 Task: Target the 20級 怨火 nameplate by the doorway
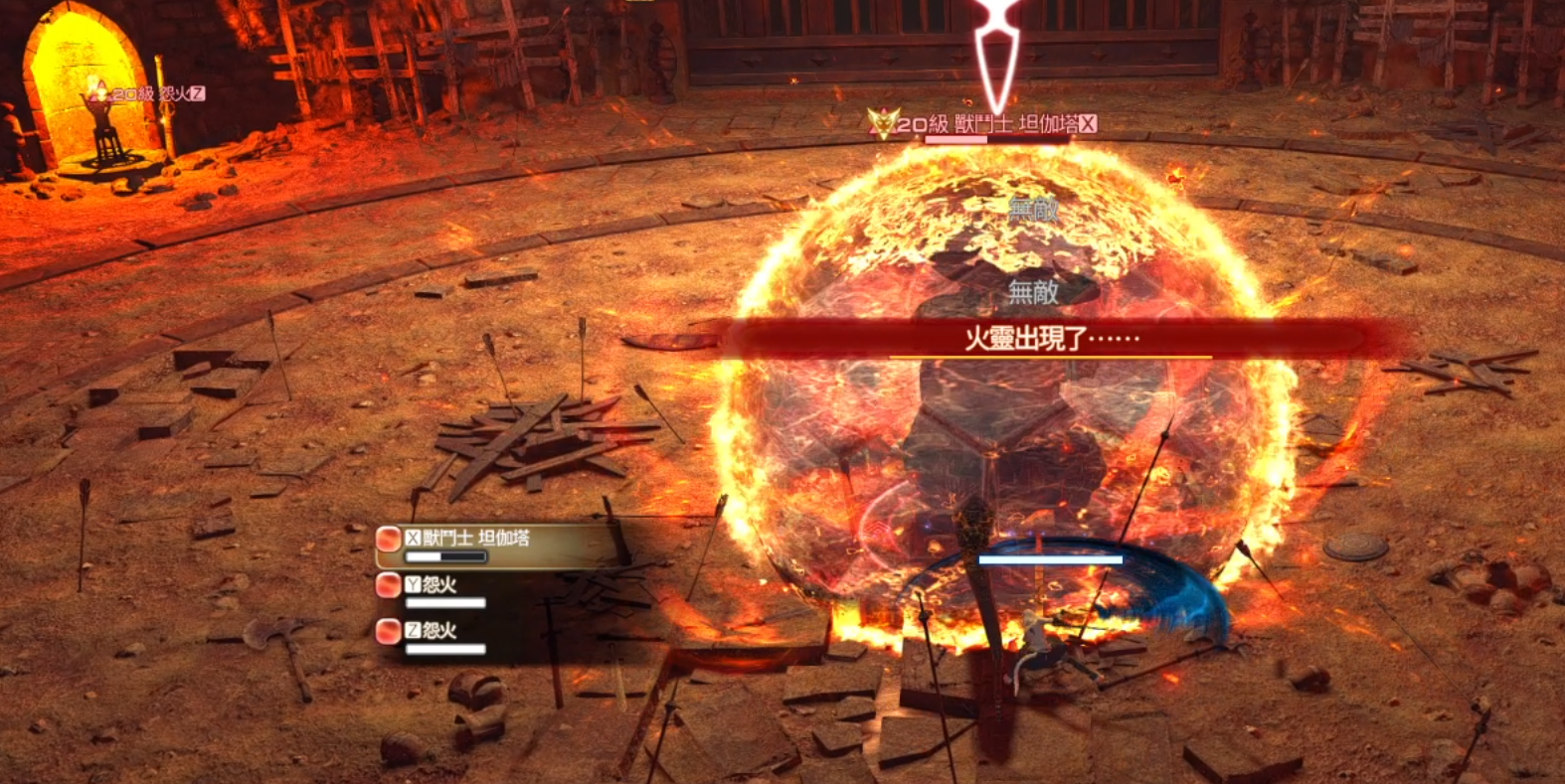click(x=149, y=93)
